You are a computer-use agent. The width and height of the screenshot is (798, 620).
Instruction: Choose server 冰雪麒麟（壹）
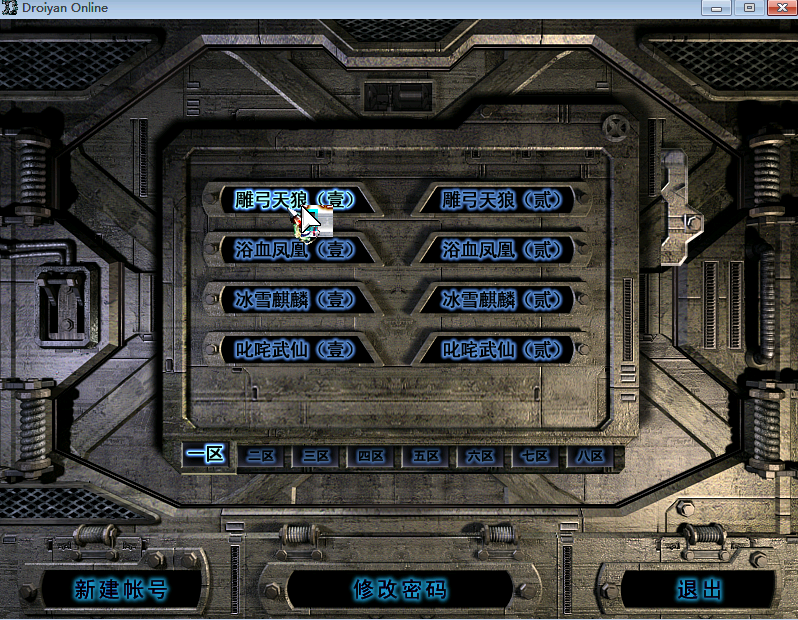(294, 300)
